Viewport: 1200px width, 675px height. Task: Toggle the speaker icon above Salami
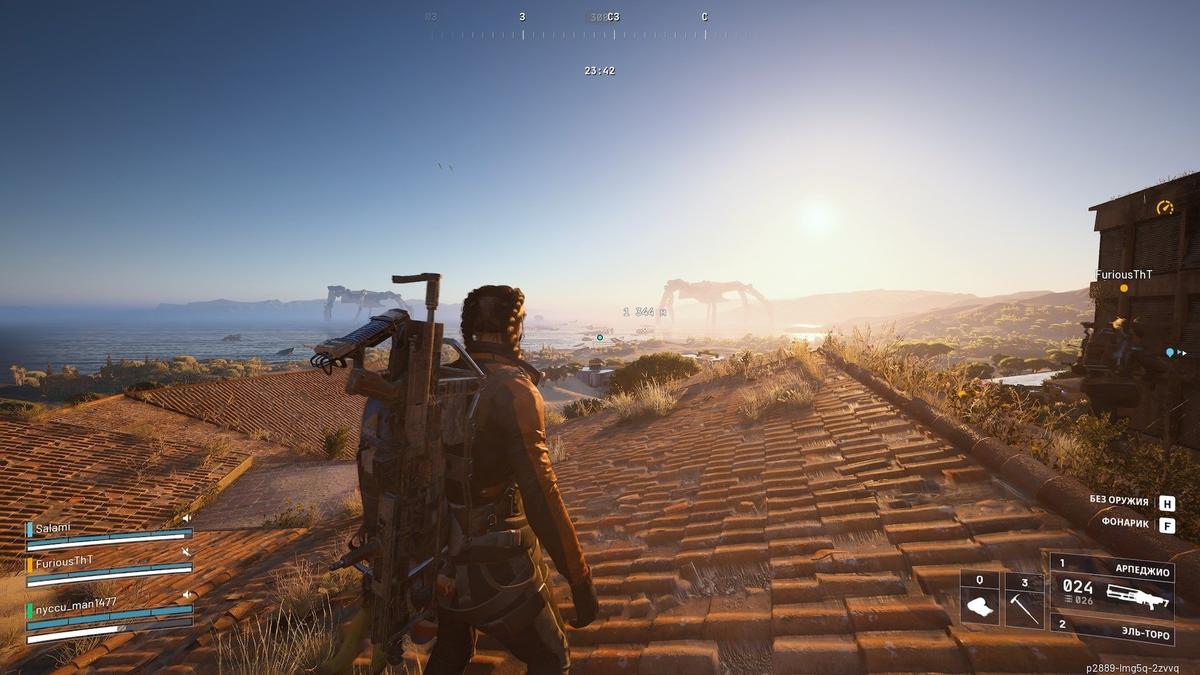coord(186,518)
